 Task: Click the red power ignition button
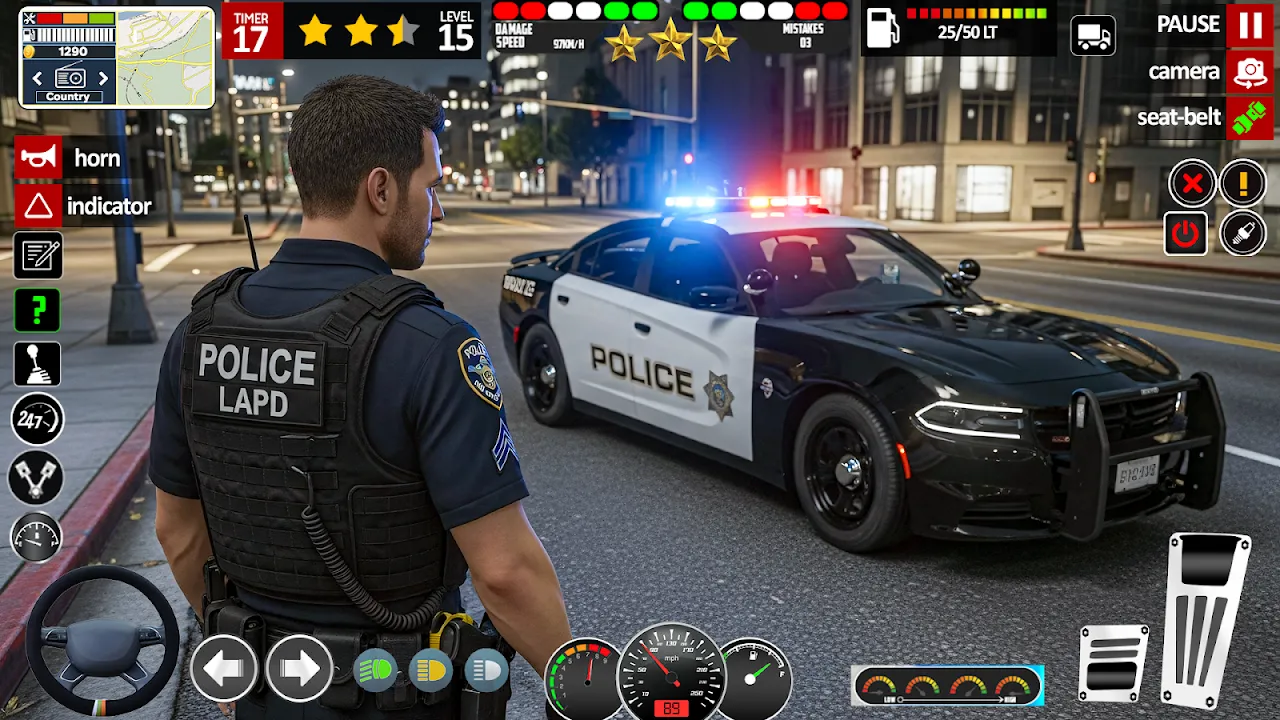tap(1186, 234)
